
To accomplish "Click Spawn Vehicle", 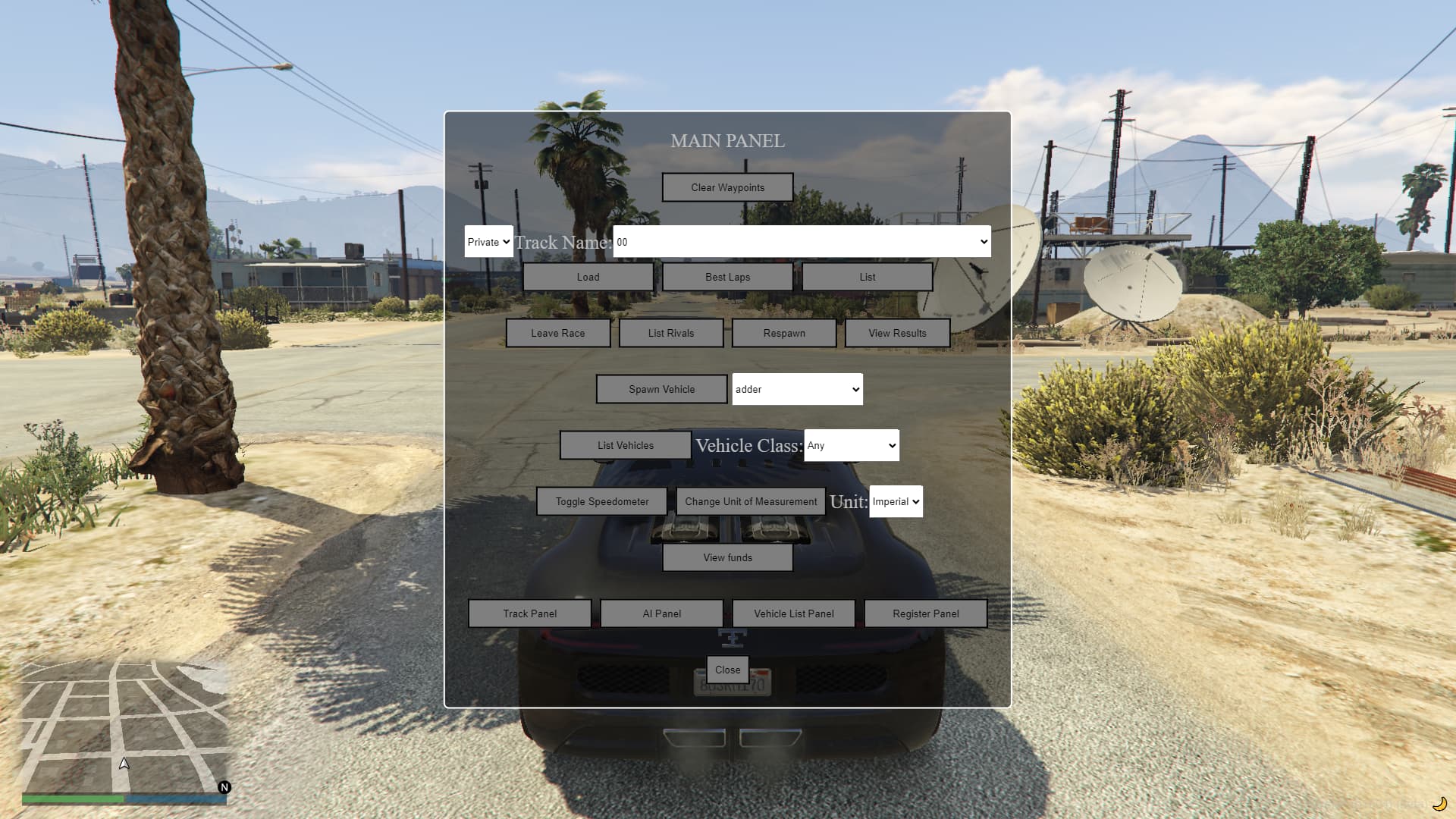I will [x=661, y=389].
